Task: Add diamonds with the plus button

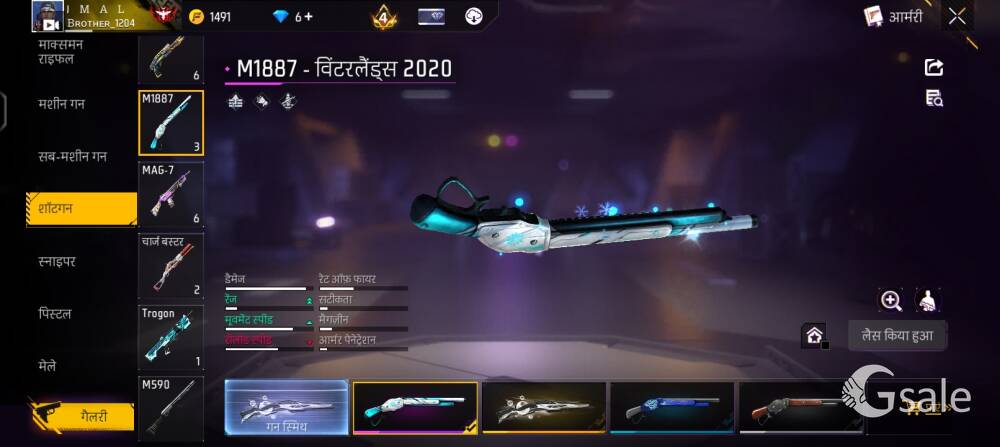Action: 308,17
